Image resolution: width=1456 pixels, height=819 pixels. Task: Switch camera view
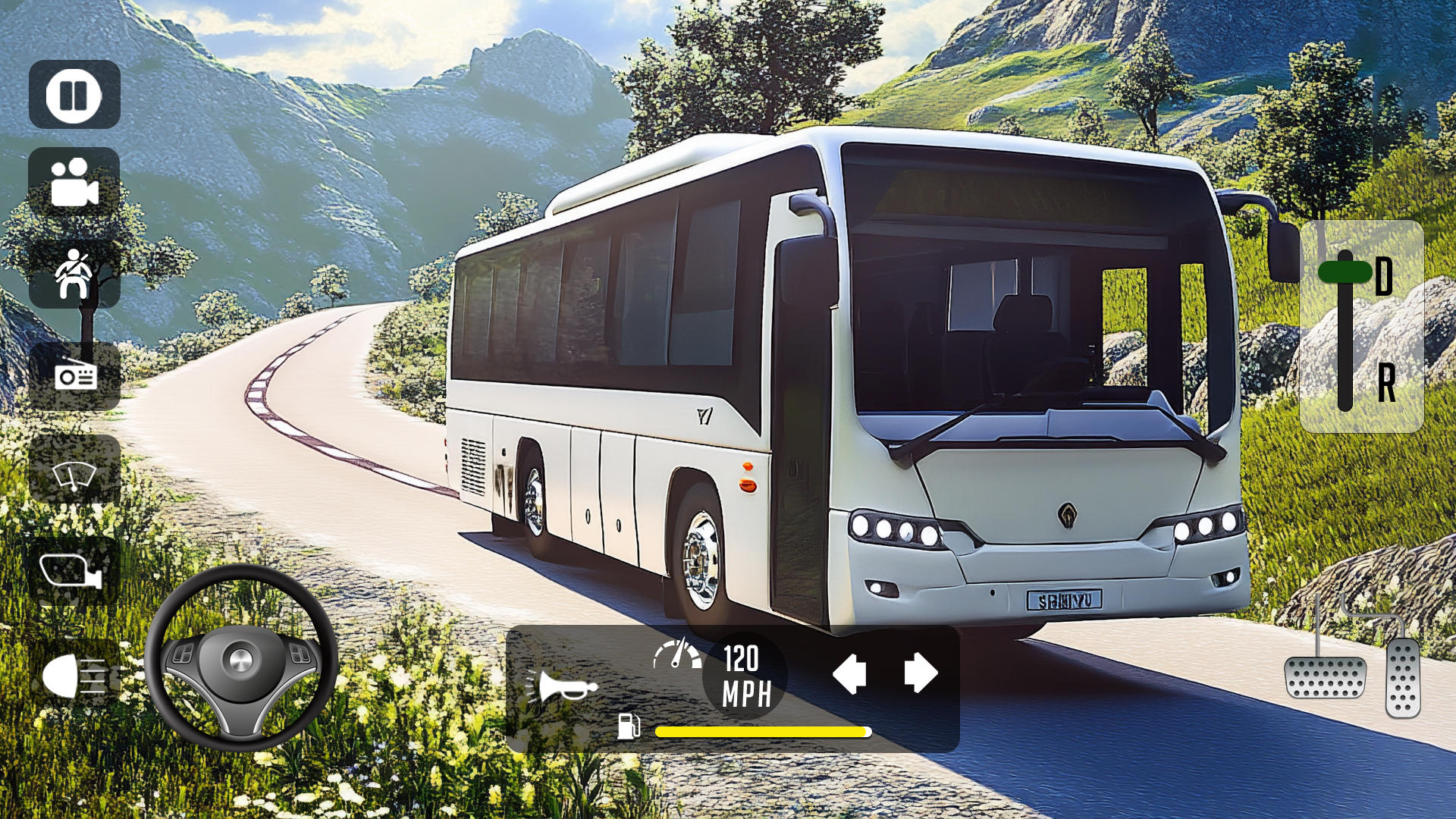pos(74,184)
